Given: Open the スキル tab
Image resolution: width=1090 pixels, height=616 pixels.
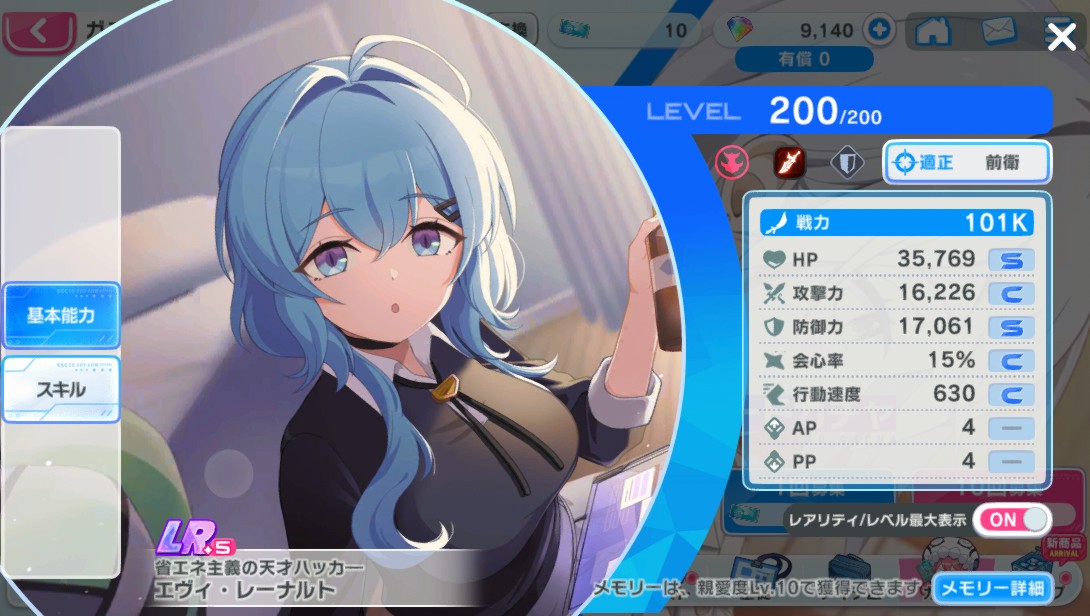Looking at the screenshot, I should [x=61, y=389].
